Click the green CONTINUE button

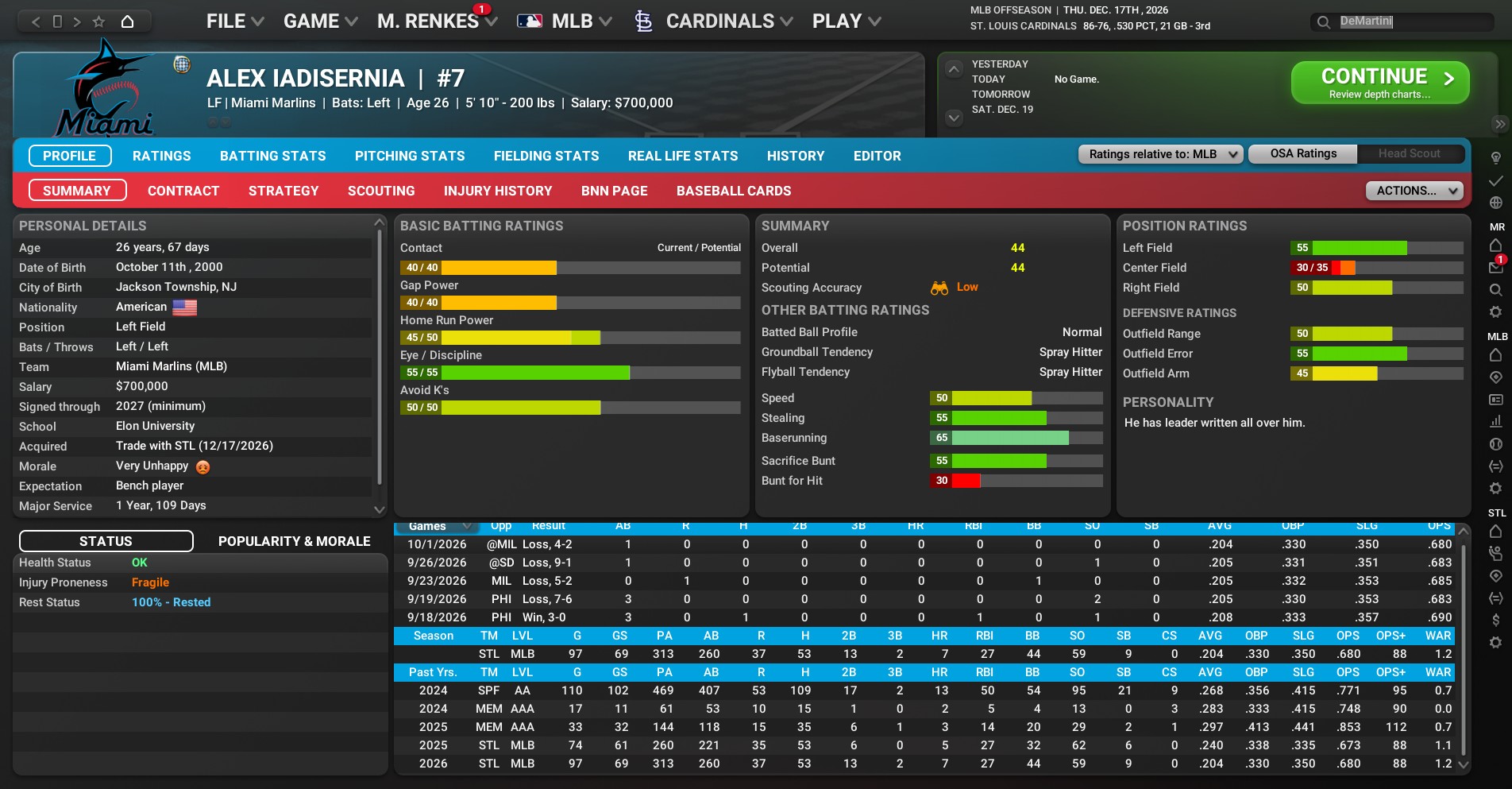pos(1379,83)
